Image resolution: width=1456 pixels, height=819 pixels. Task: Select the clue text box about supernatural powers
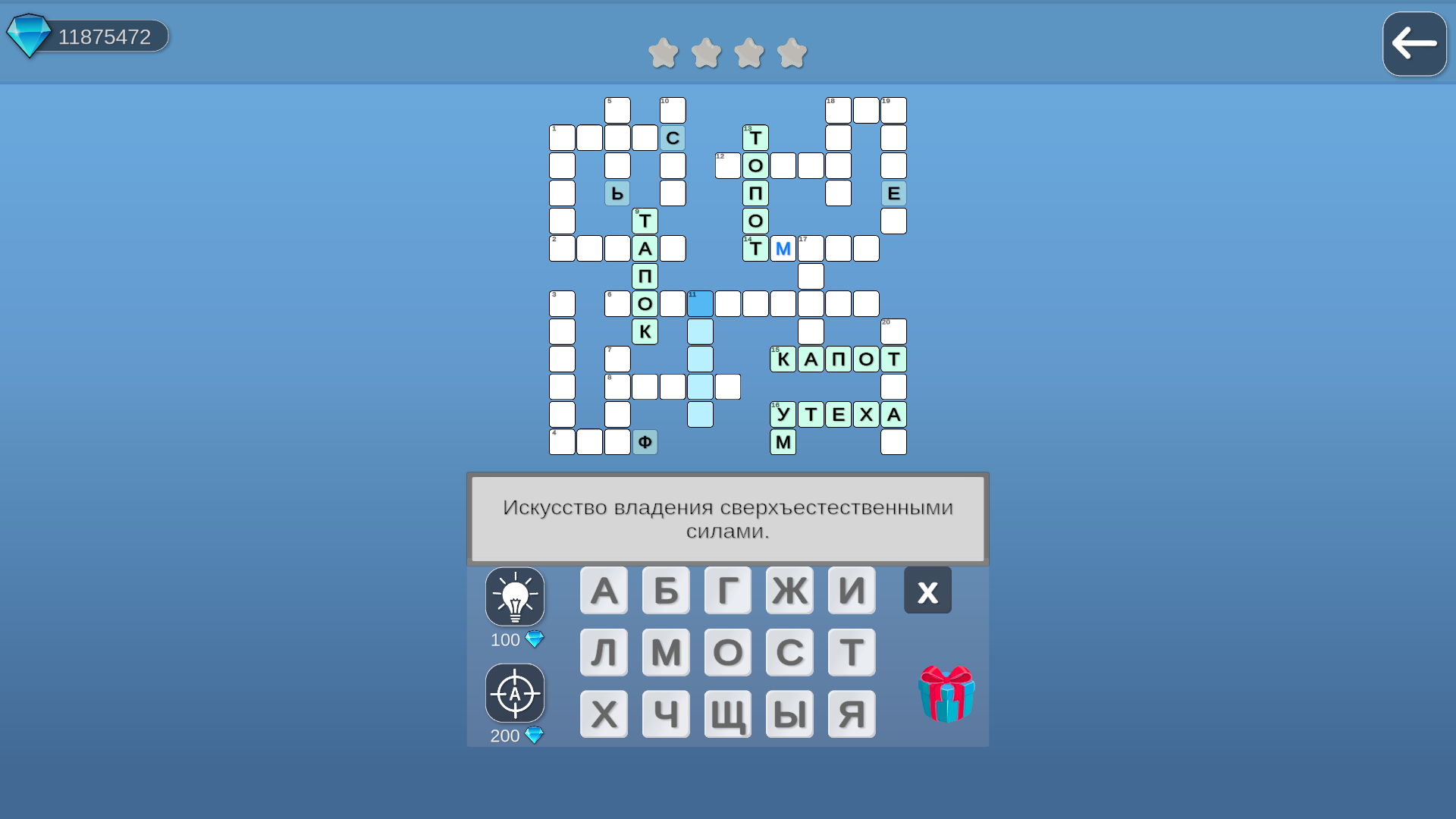point(727,519)
